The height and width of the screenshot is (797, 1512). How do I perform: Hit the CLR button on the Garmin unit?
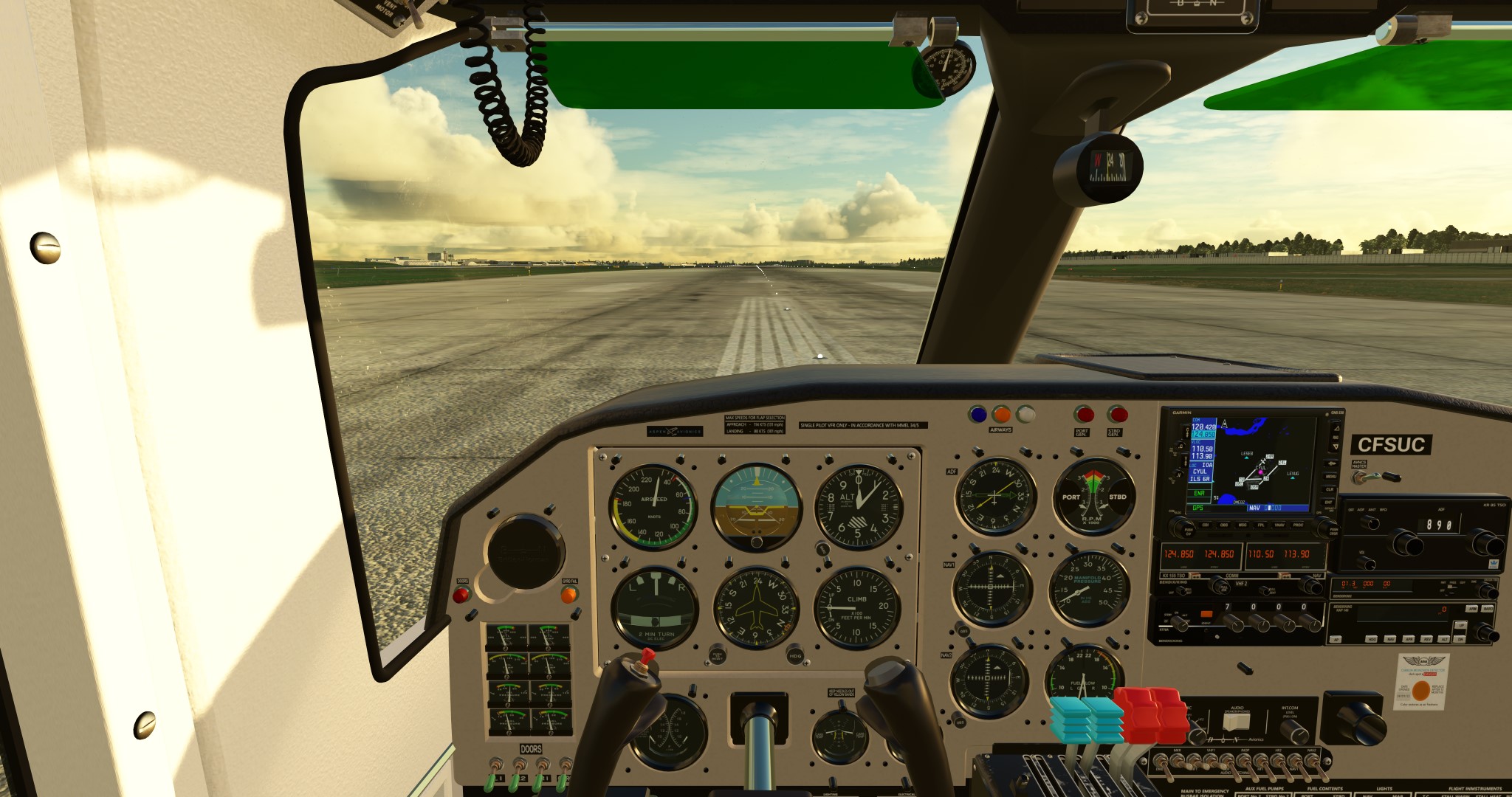click(1330, 489)
